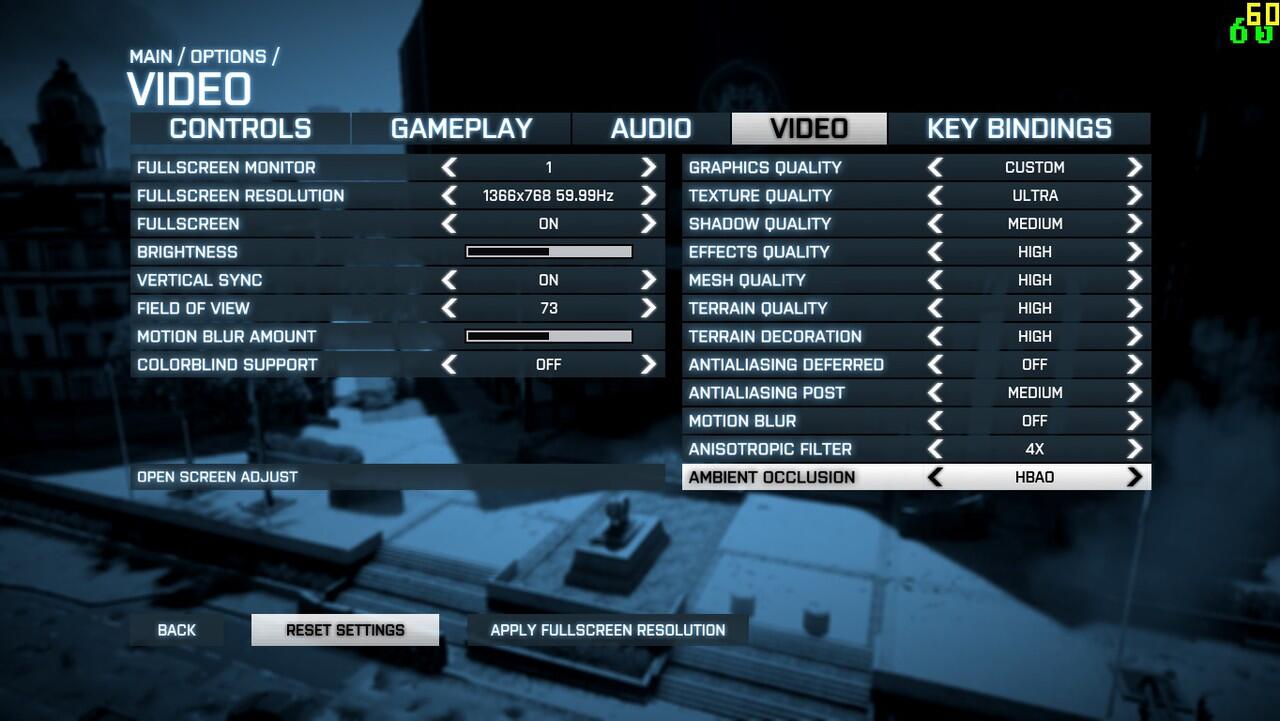Increase Field of View with right arrow
The height and width of the screenshot is (721, 1280).
[649, 308]
